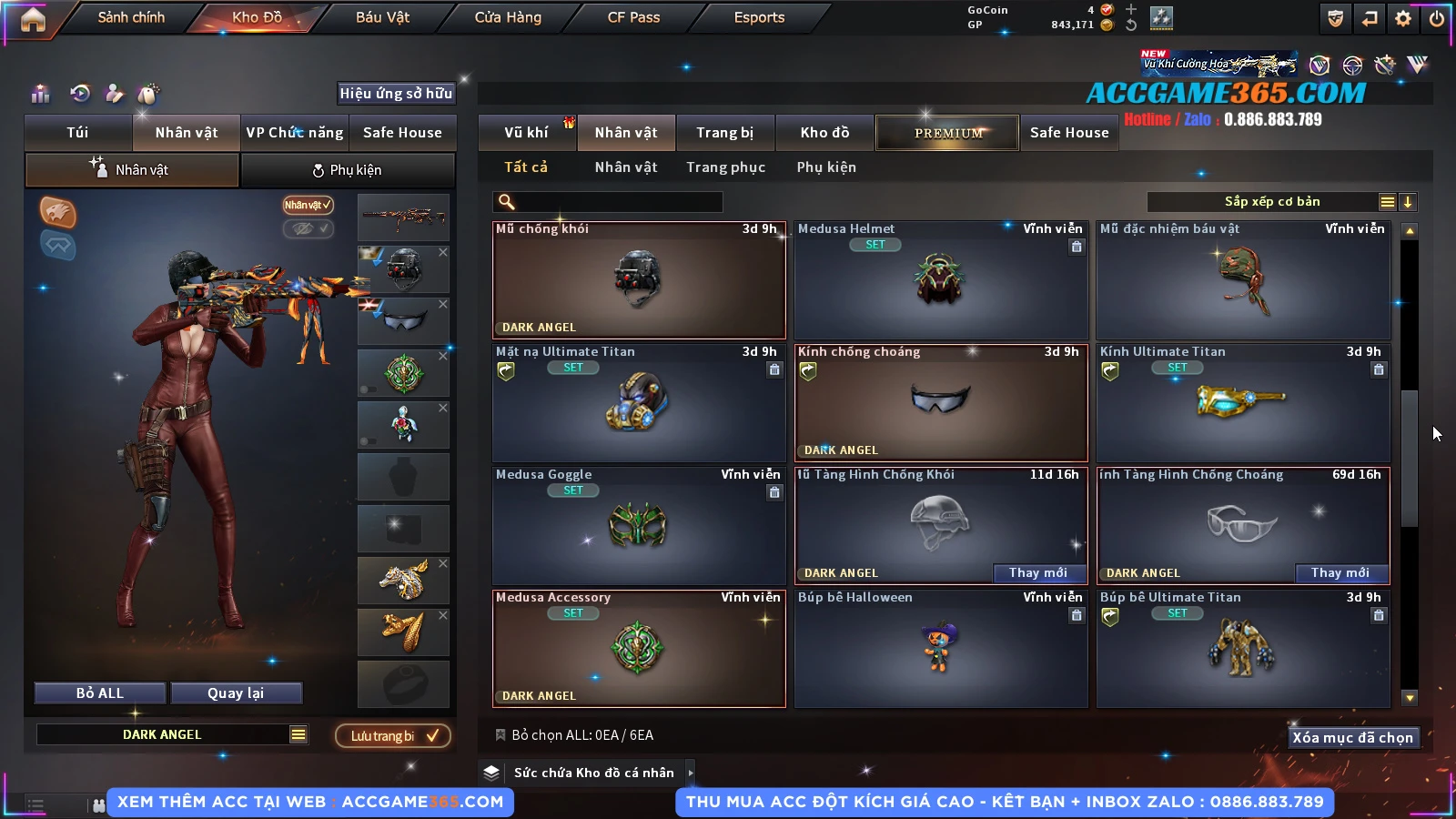Select the Trang phục filter
This screenshot has width=1456, height=819.
pos(725,167)
